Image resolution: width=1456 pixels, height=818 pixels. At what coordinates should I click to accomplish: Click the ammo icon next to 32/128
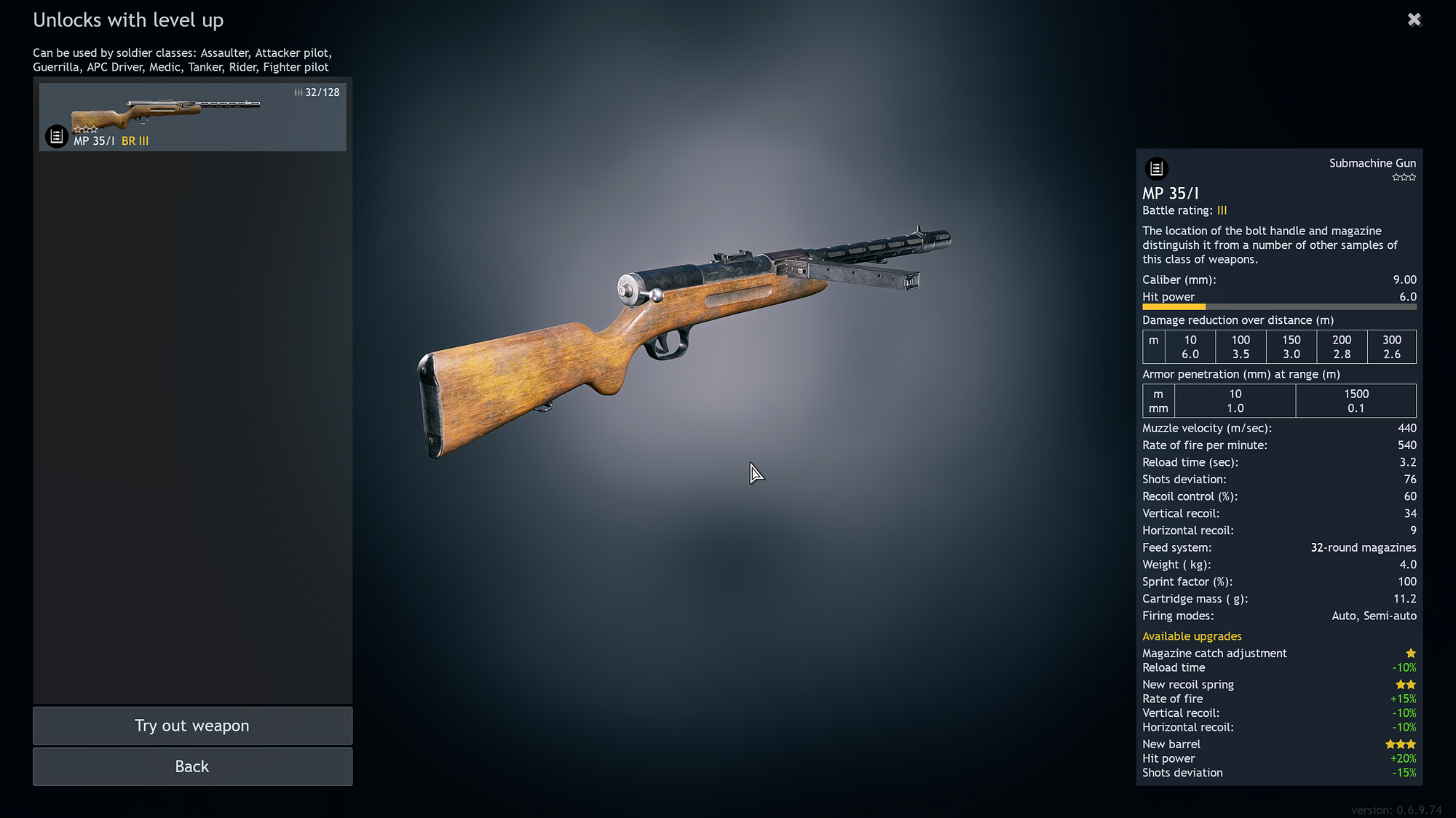pyautogui.click(x=298, y=92)
